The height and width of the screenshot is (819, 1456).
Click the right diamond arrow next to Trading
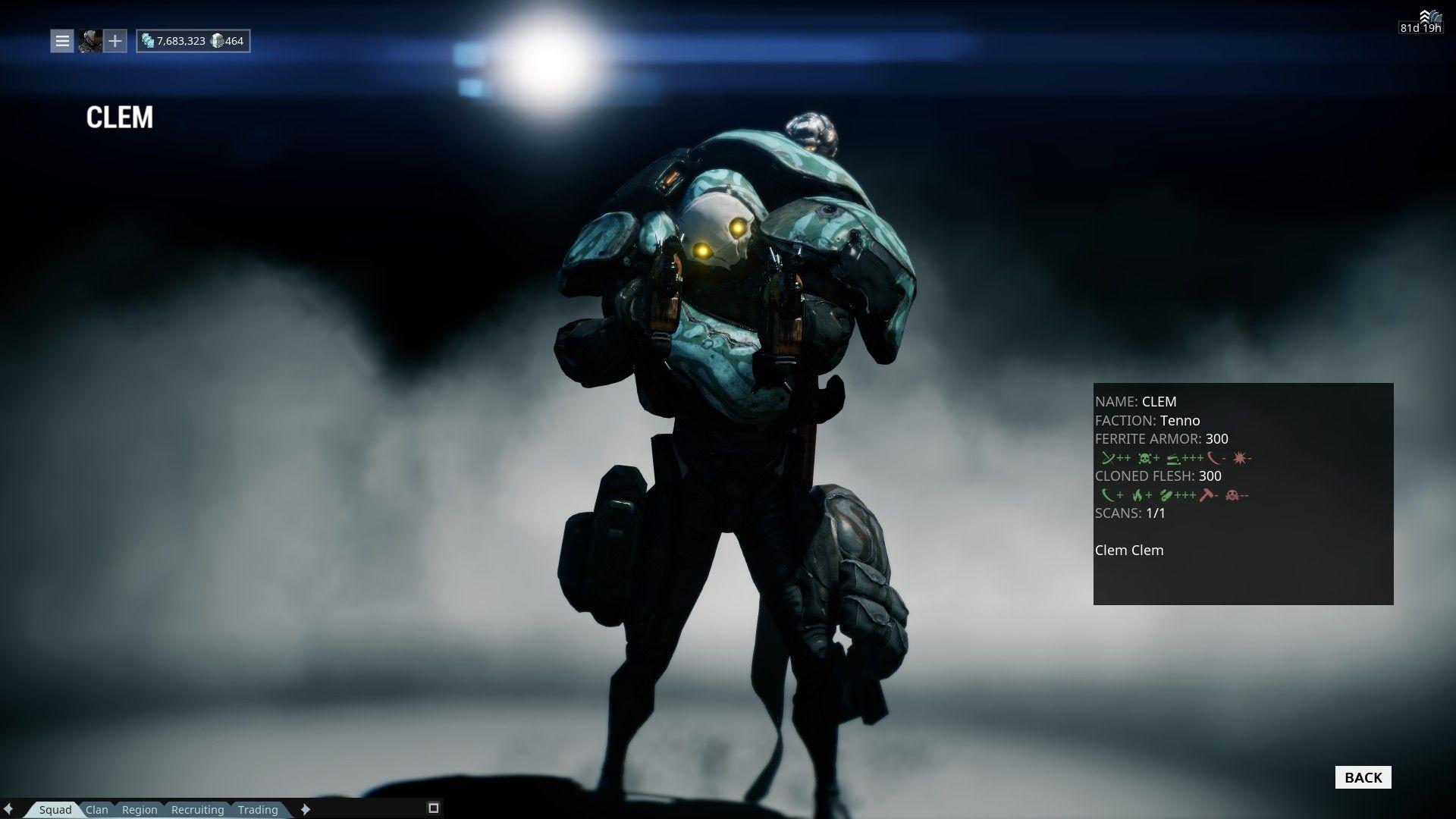coord(307,810)
